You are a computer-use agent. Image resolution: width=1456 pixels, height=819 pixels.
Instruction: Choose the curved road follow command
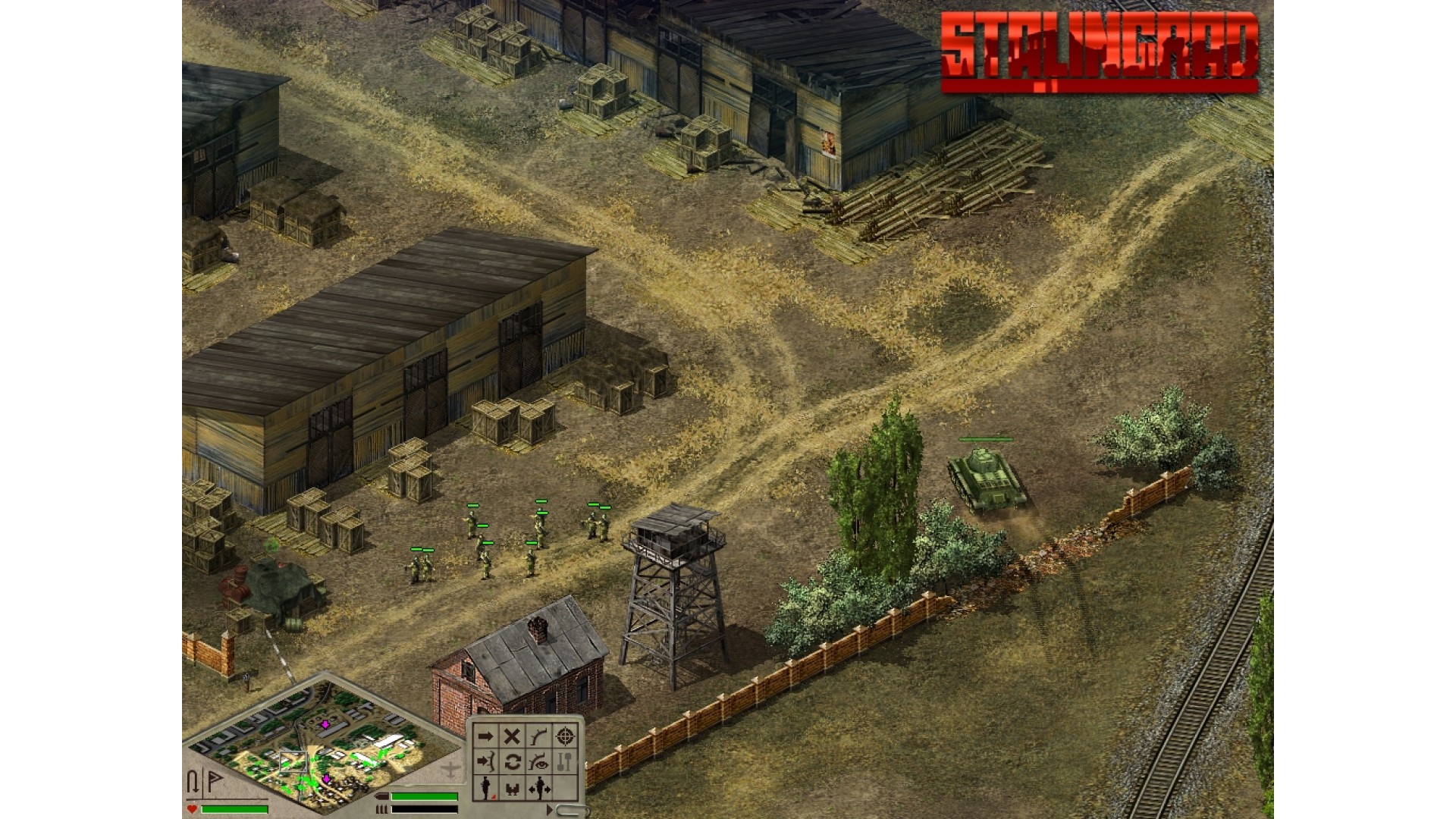pos(538,736)
